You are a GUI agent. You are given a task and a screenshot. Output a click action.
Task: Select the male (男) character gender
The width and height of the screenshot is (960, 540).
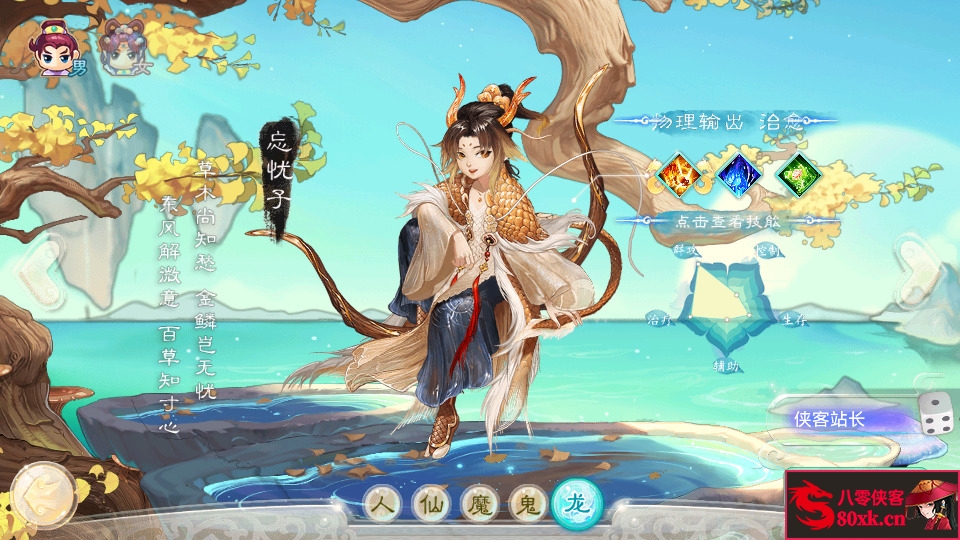[58, 50]
